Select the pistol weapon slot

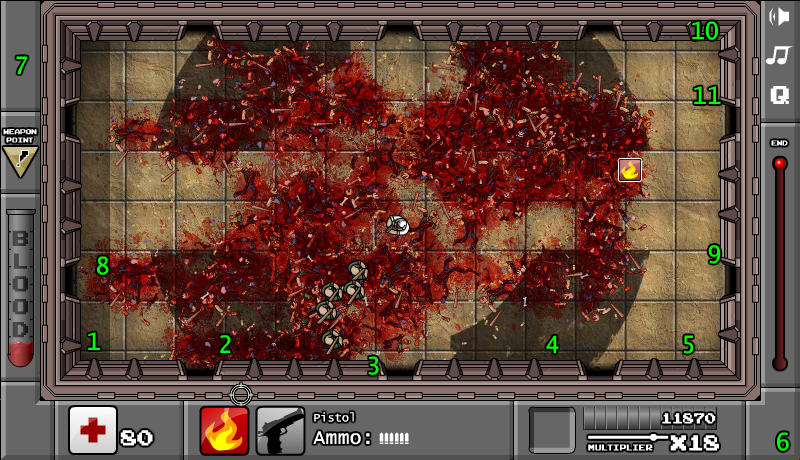point(280,431)
